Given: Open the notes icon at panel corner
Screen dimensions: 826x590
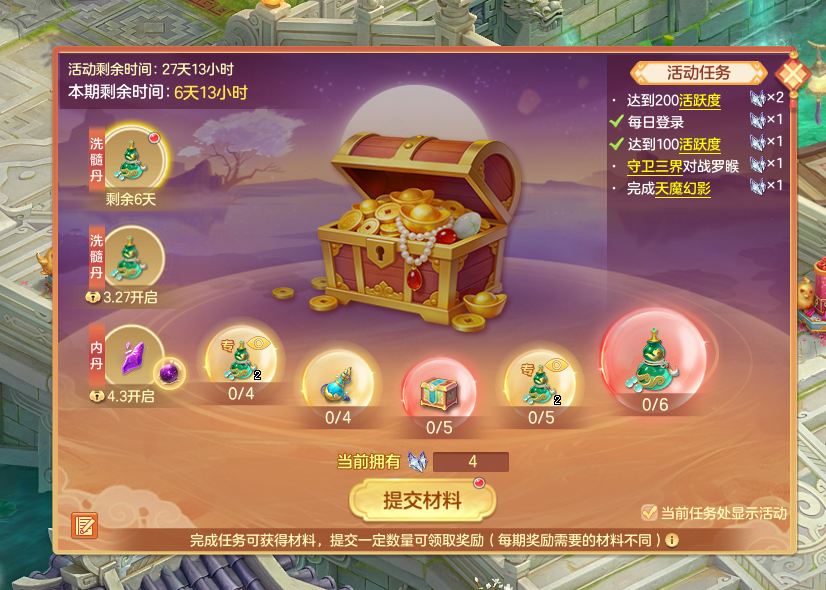Looking at the screenshot, I should 84,525.
